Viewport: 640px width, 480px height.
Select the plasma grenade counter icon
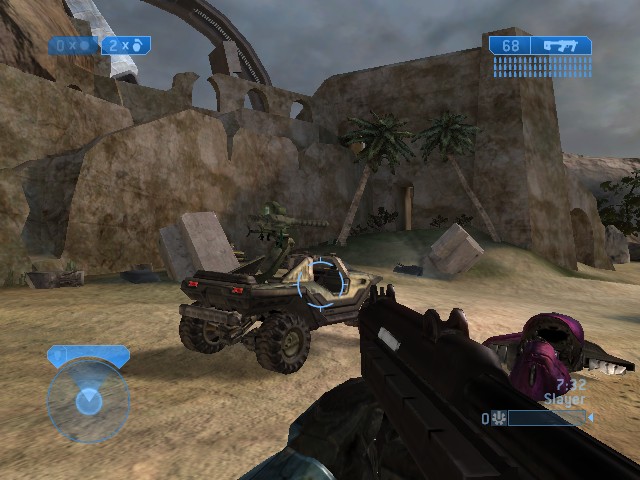83,45
